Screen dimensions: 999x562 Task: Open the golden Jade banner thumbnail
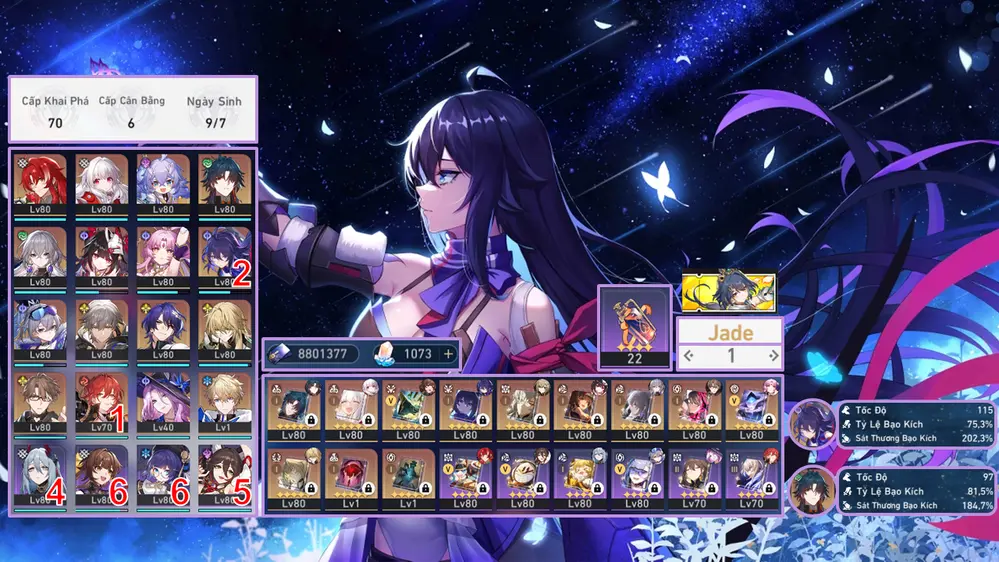point(728,291)
